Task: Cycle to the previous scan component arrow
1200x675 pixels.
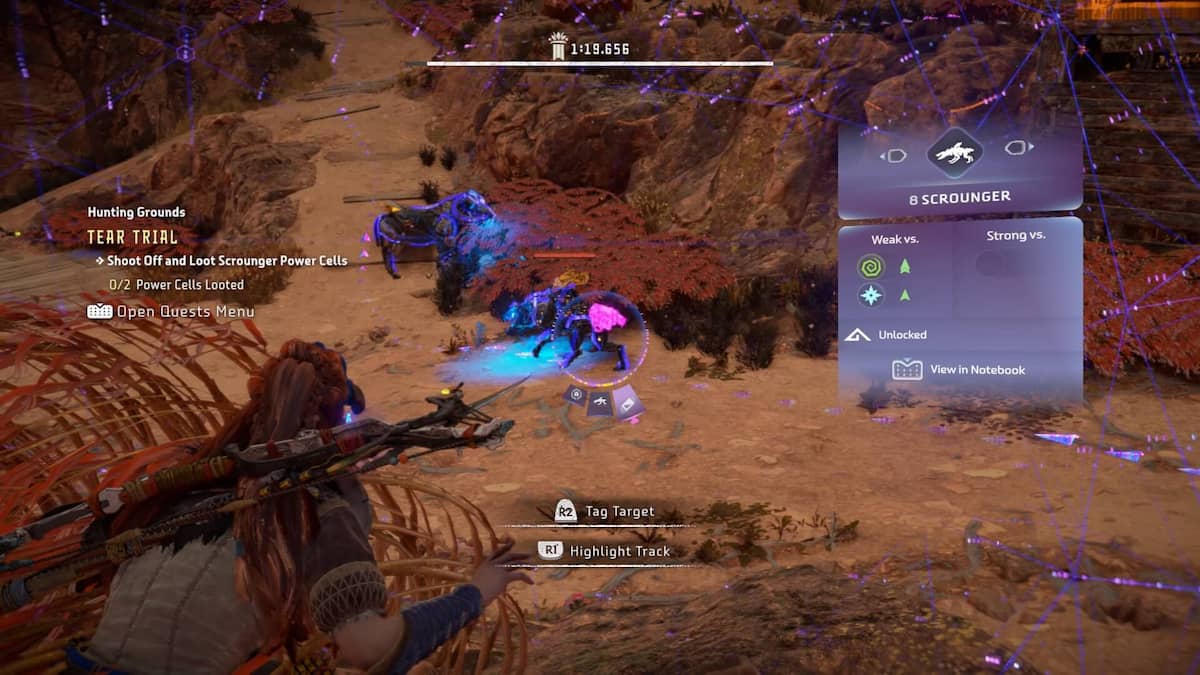Action: [x=892, y=155]
